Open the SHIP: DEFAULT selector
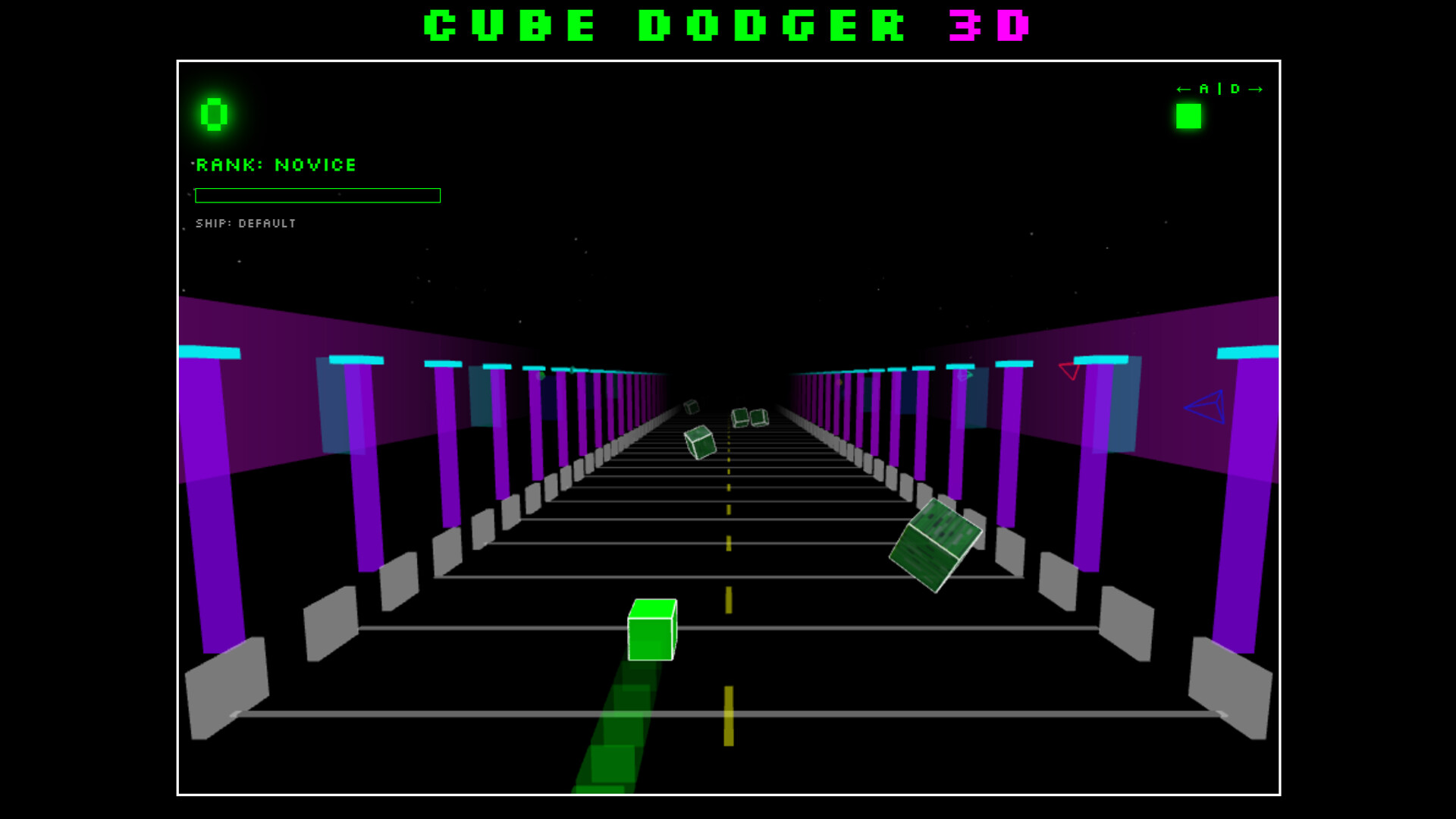 click(246, 224)
